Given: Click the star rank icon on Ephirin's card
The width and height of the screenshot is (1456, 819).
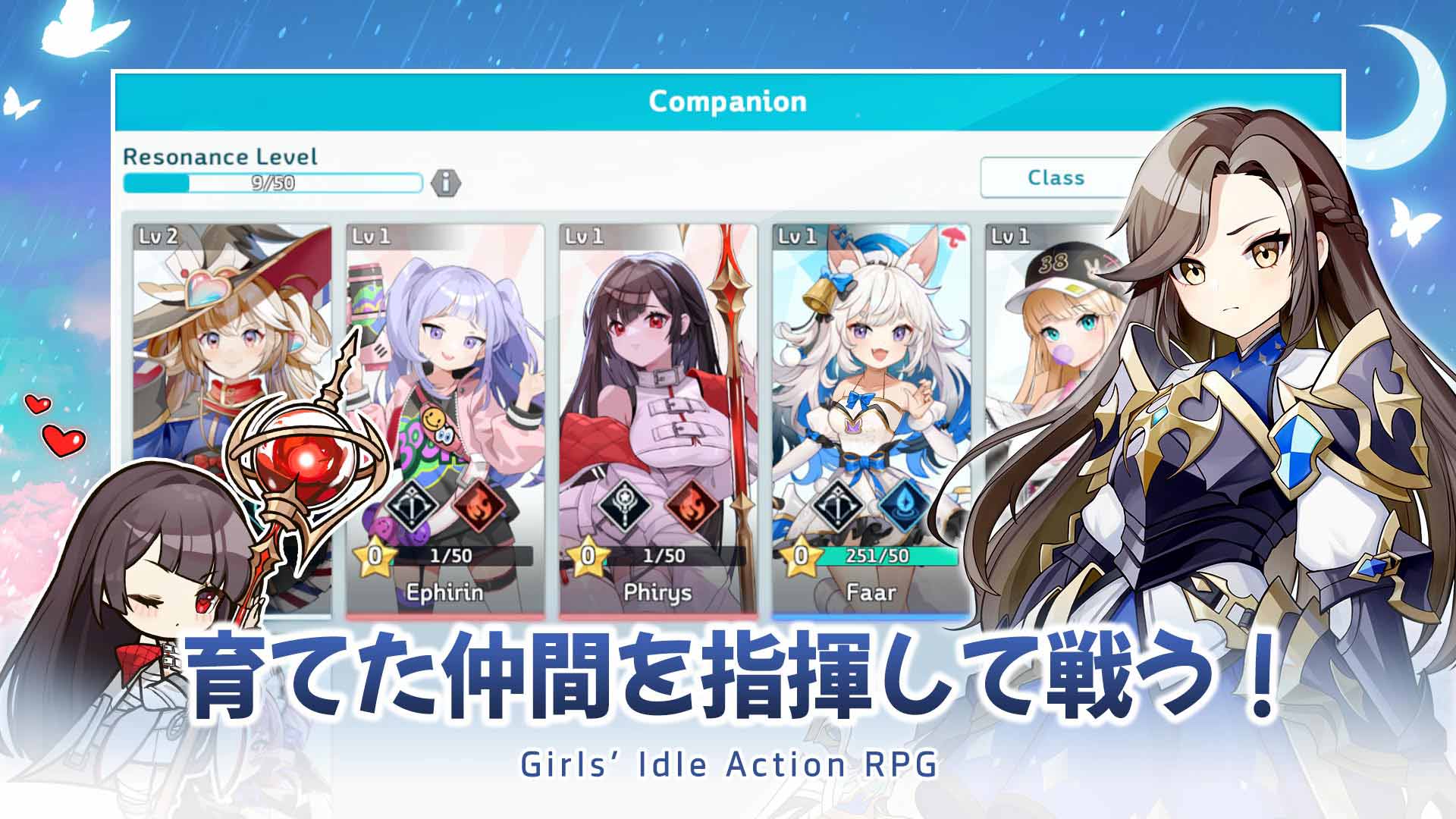Looking at the screenshot, I should (x=376, y=554).
